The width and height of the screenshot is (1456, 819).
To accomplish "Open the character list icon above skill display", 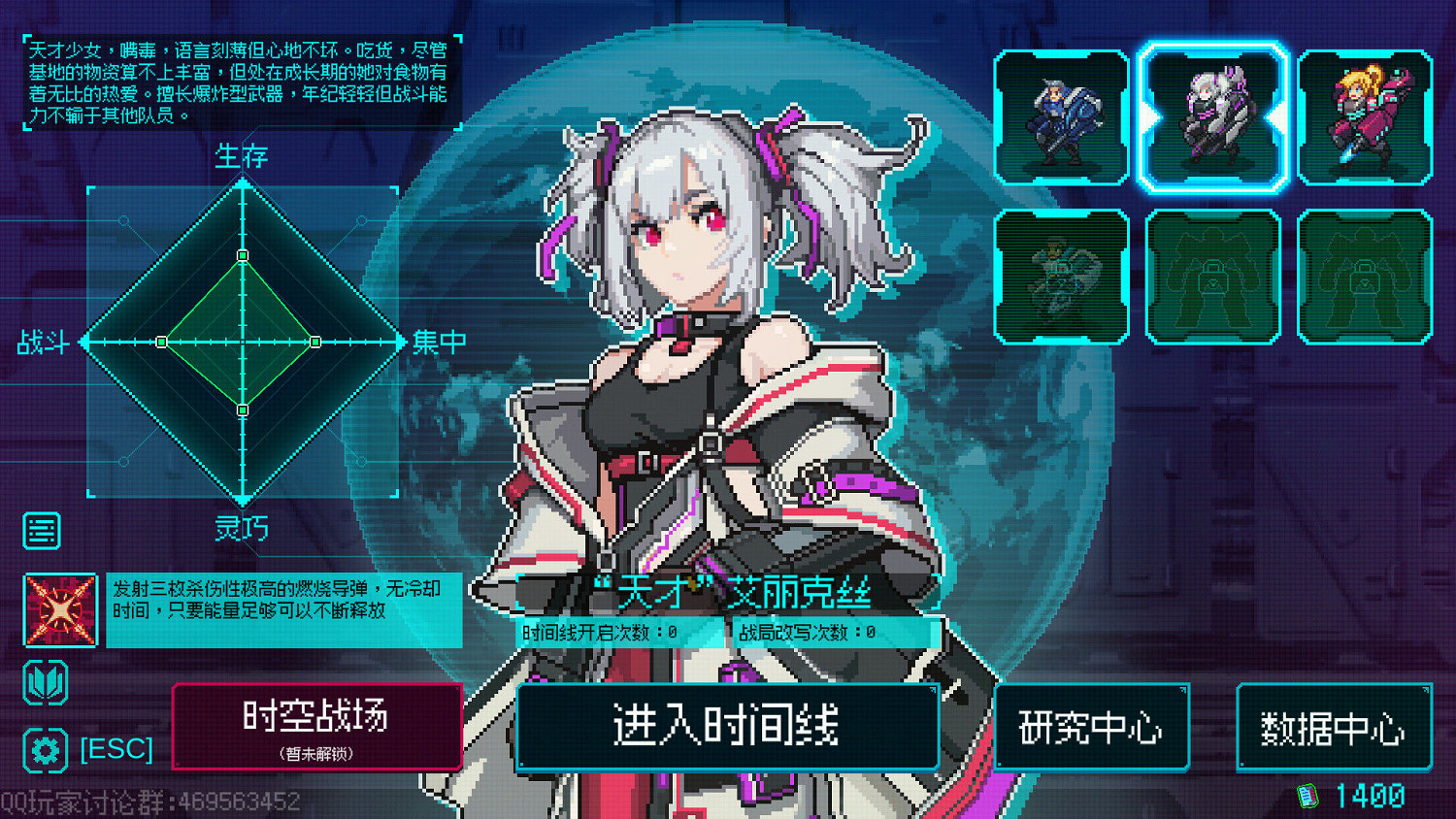I will tap(41, 530).
